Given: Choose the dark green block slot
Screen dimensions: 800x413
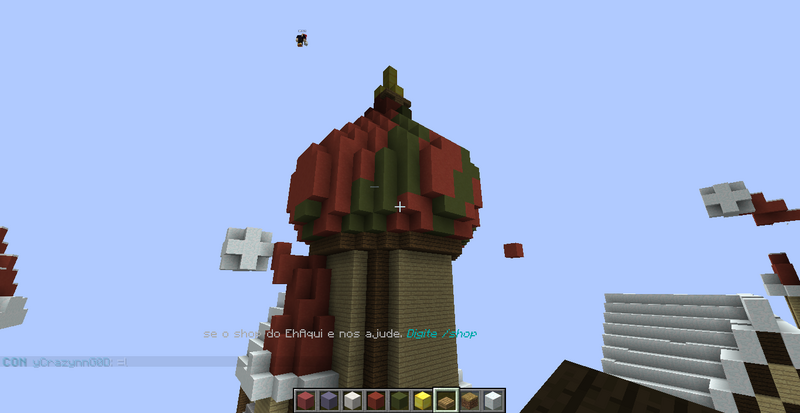Looking at the screenshot, I should click(397, 401).
